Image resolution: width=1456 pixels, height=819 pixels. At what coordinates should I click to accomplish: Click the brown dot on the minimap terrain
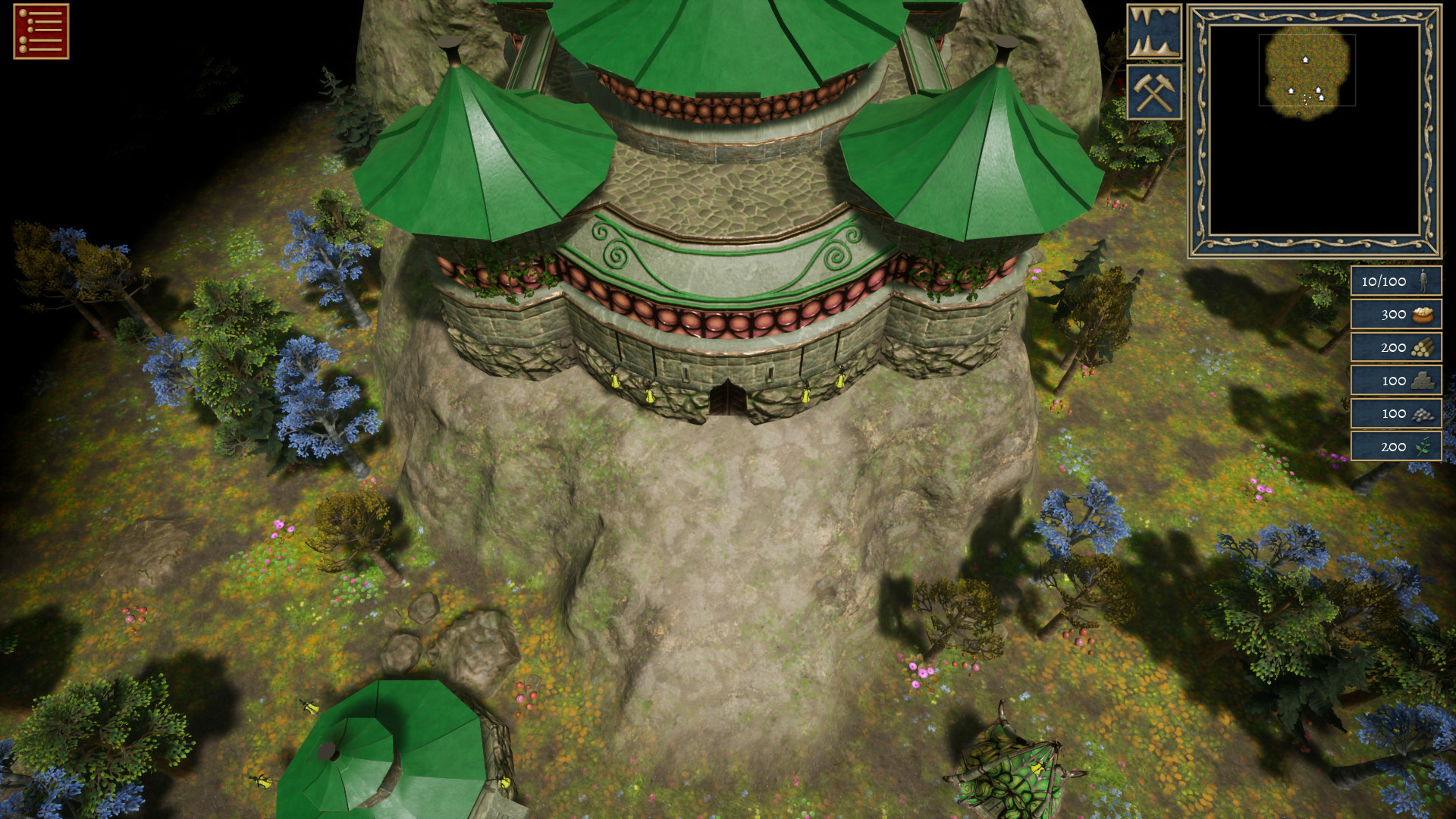click(x=1274, y=79)
